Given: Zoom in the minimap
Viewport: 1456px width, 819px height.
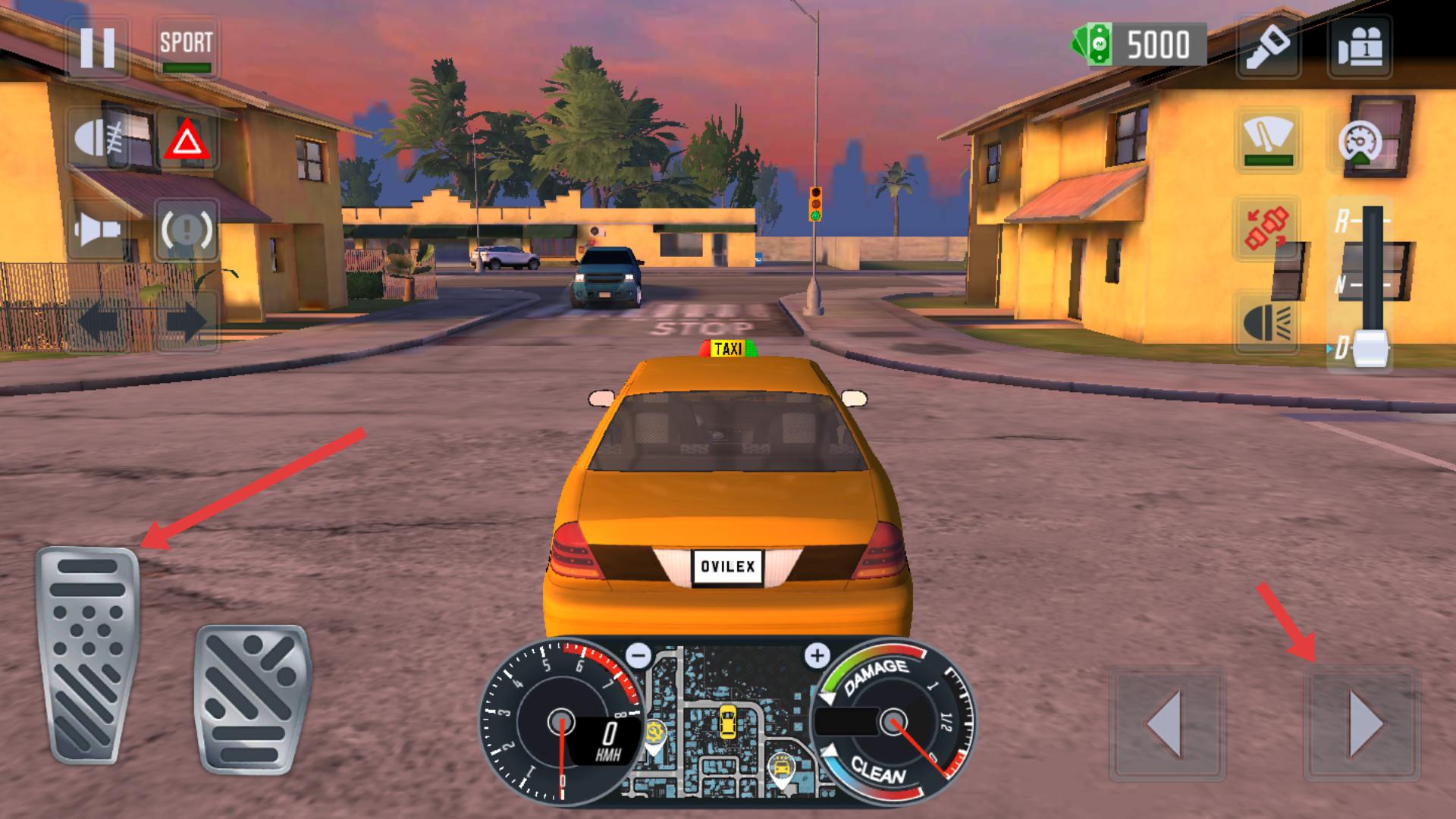Looking at the screenshot, I should tap(817, 655).
